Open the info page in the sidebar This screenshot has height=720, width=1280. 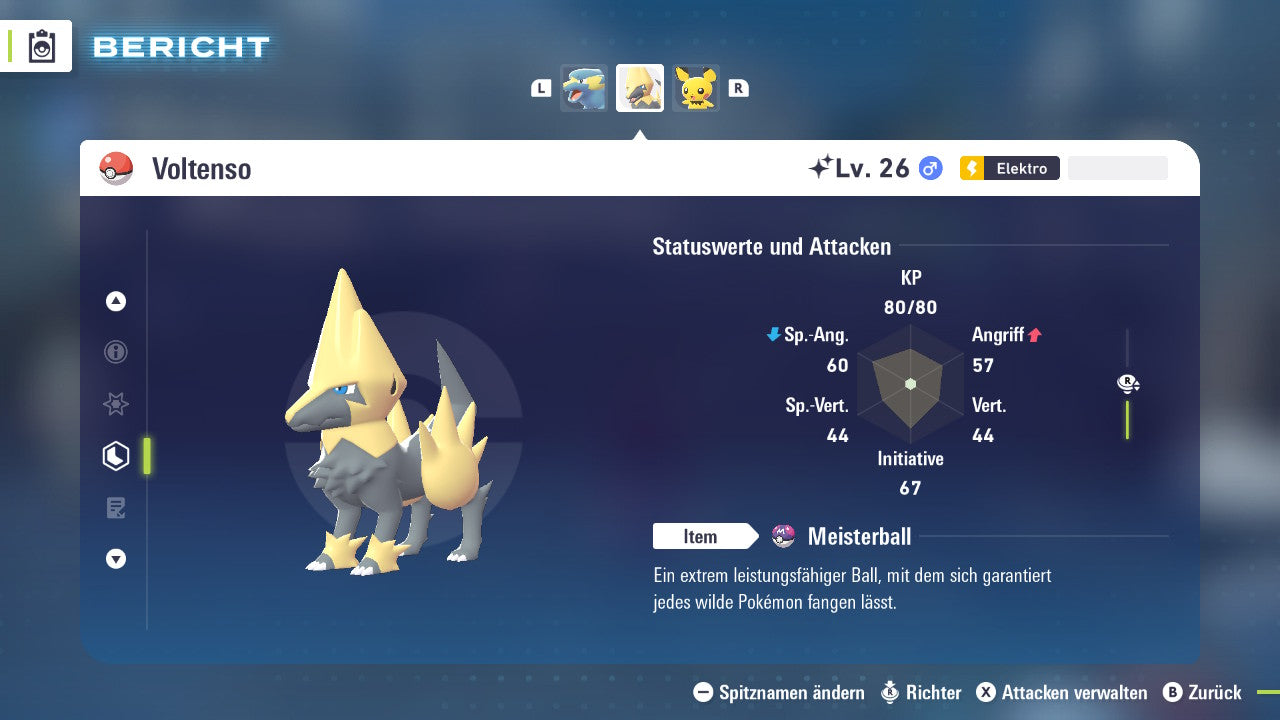tap(116, 352)
